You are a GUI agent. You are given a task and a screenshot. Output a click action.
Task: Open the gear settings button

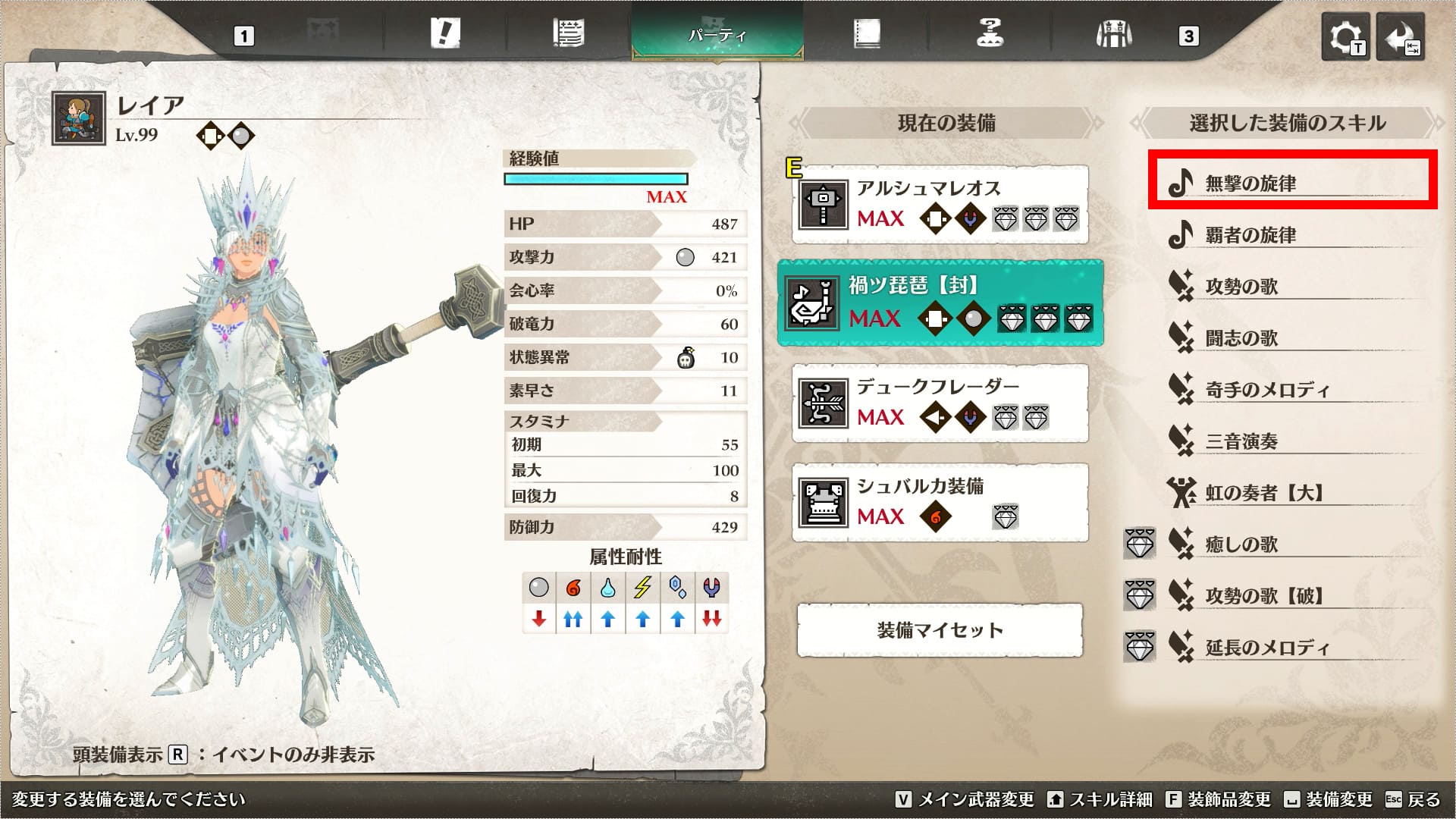1345,37
